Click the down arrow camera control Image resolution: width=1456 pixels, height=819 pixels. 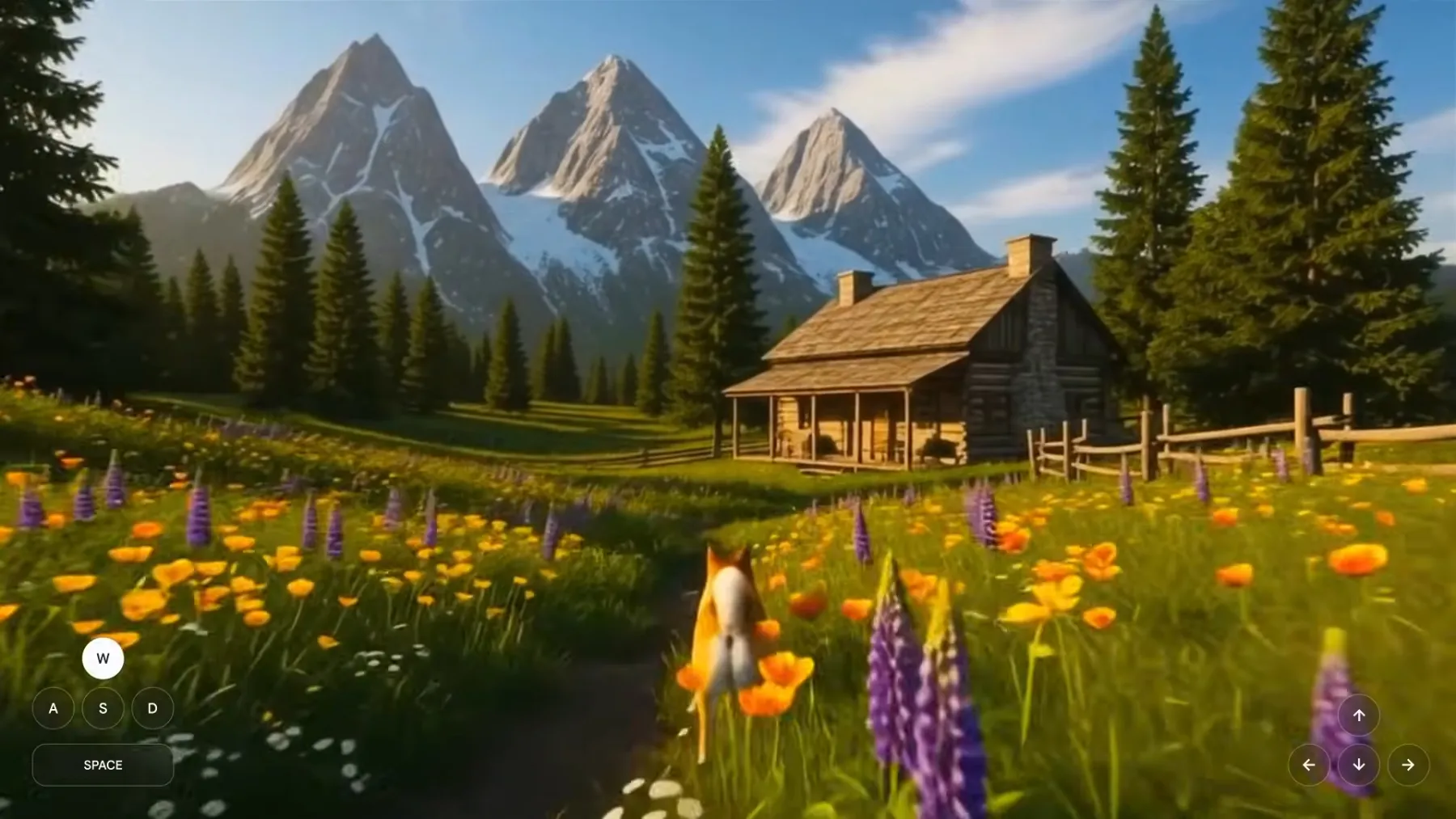pos(1359,765)
